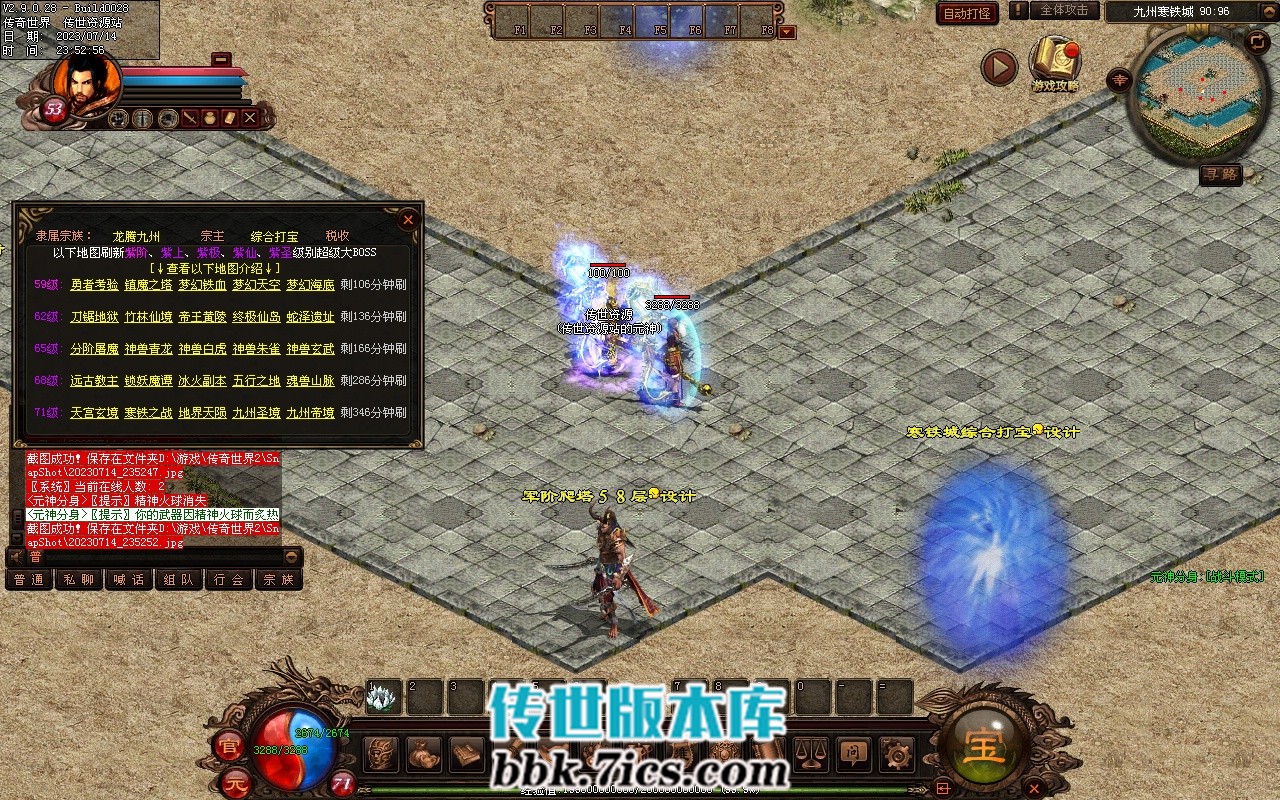Choose the 九州帝境 map link
Viewport: 1280px width, 800px height.
tap(310, 413)
